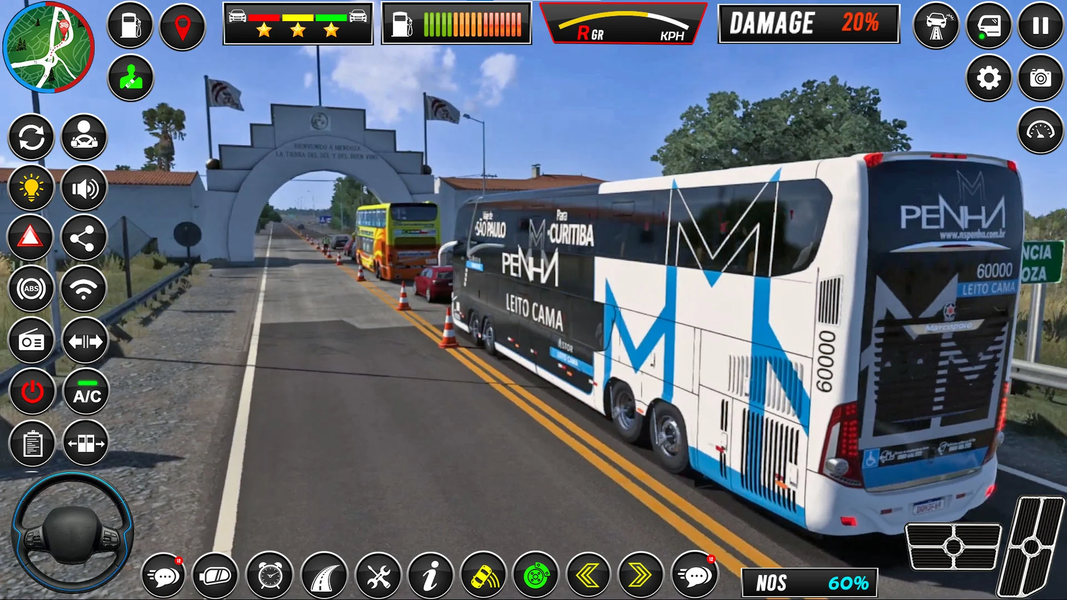This screenshot has width=1067, height=600.
Task: Switch on the radio
Action: [31, 341]
